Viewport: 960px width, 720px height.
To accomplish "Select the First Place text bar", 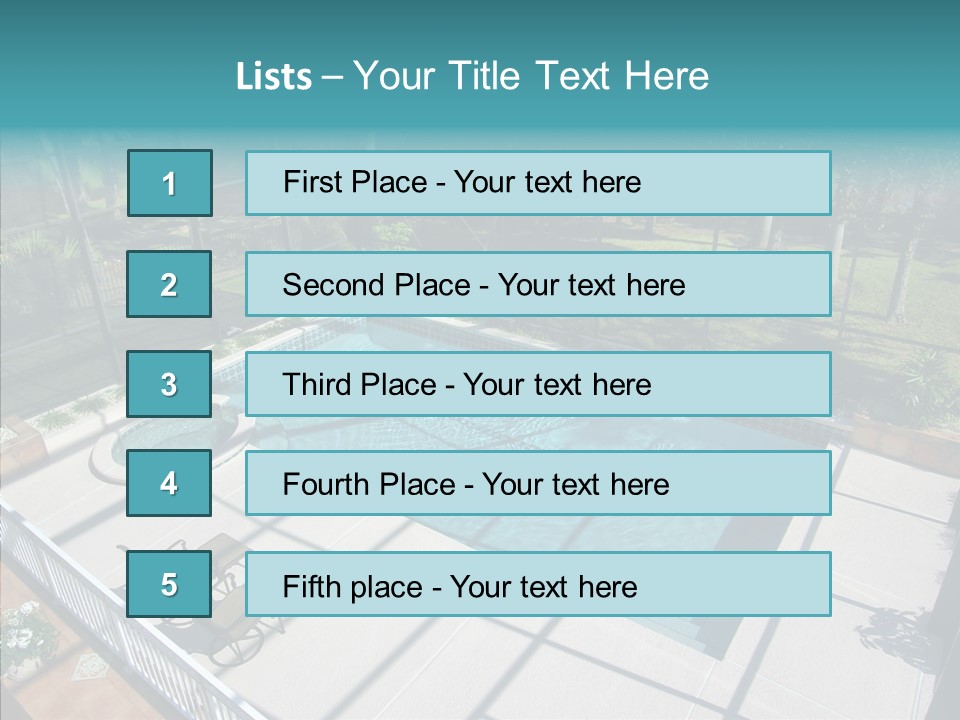I will pos(538,183).
